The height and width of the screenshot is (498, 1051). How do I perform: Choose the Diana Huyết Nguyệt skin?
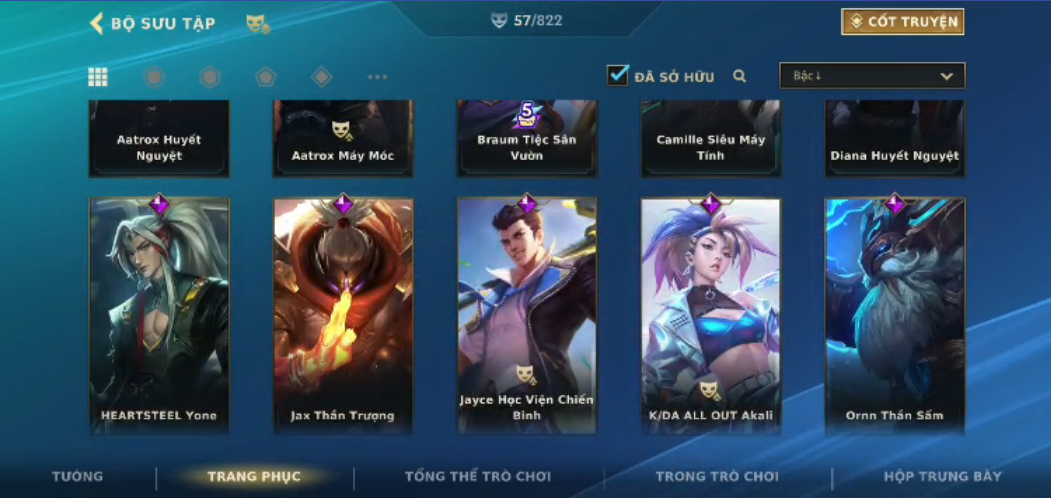895,140
